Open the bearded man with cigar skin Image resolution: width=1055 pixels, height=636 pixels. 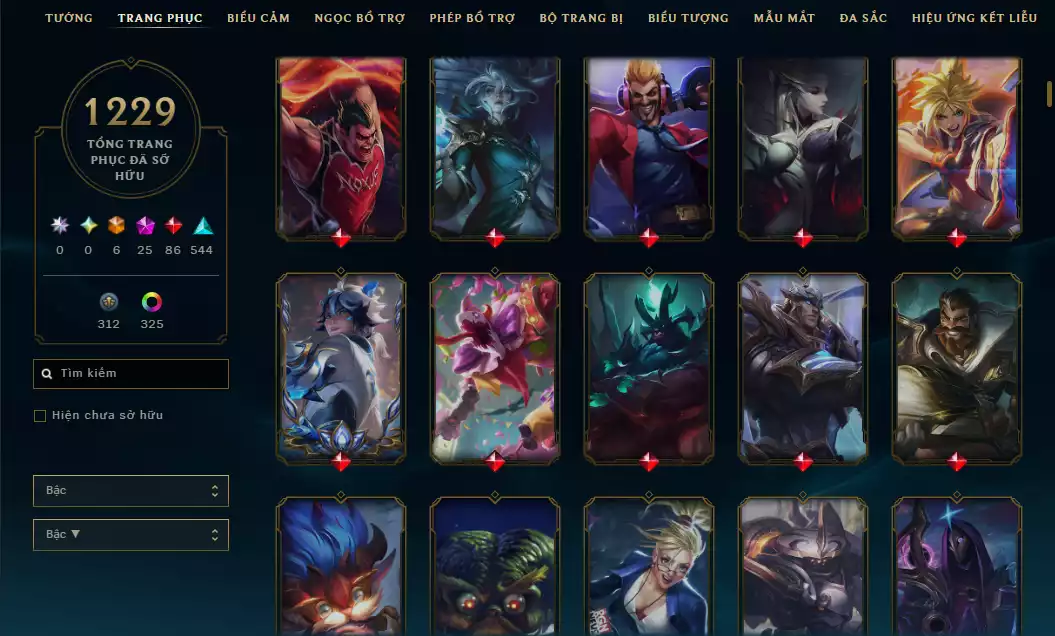pos(957,368)
